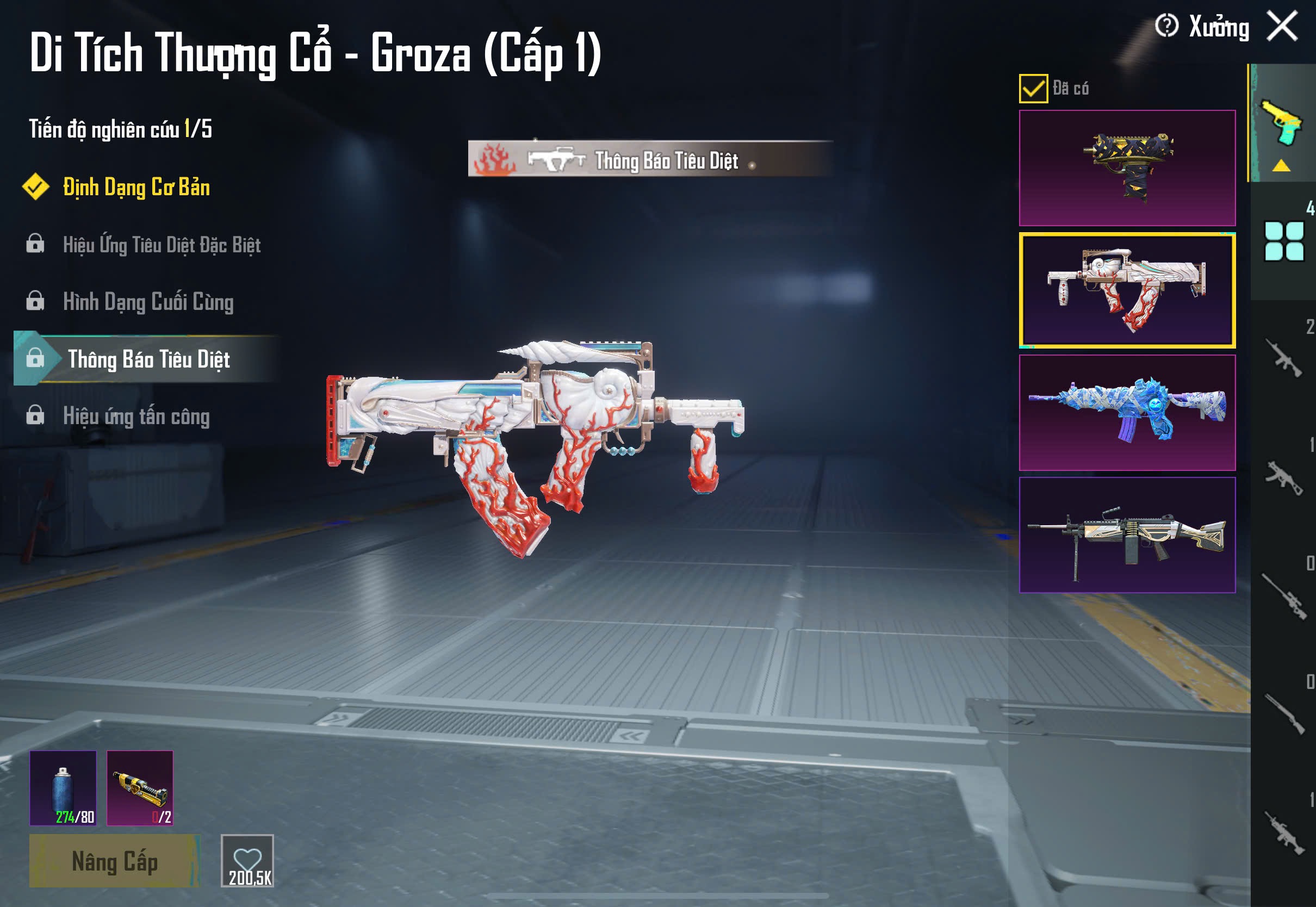The width and height of the screenshot is (1316, 907).
Task: Select Thông Báo Tiêu Diệt stage
Action: (x=148, y=359)
